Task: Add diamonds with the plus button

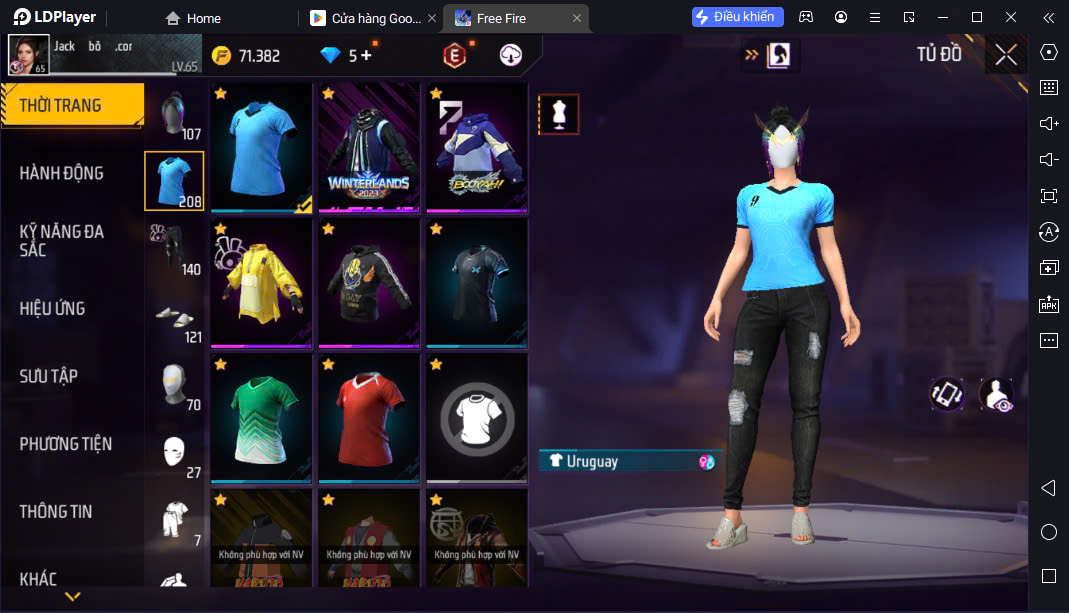Action: click(366, 56)
